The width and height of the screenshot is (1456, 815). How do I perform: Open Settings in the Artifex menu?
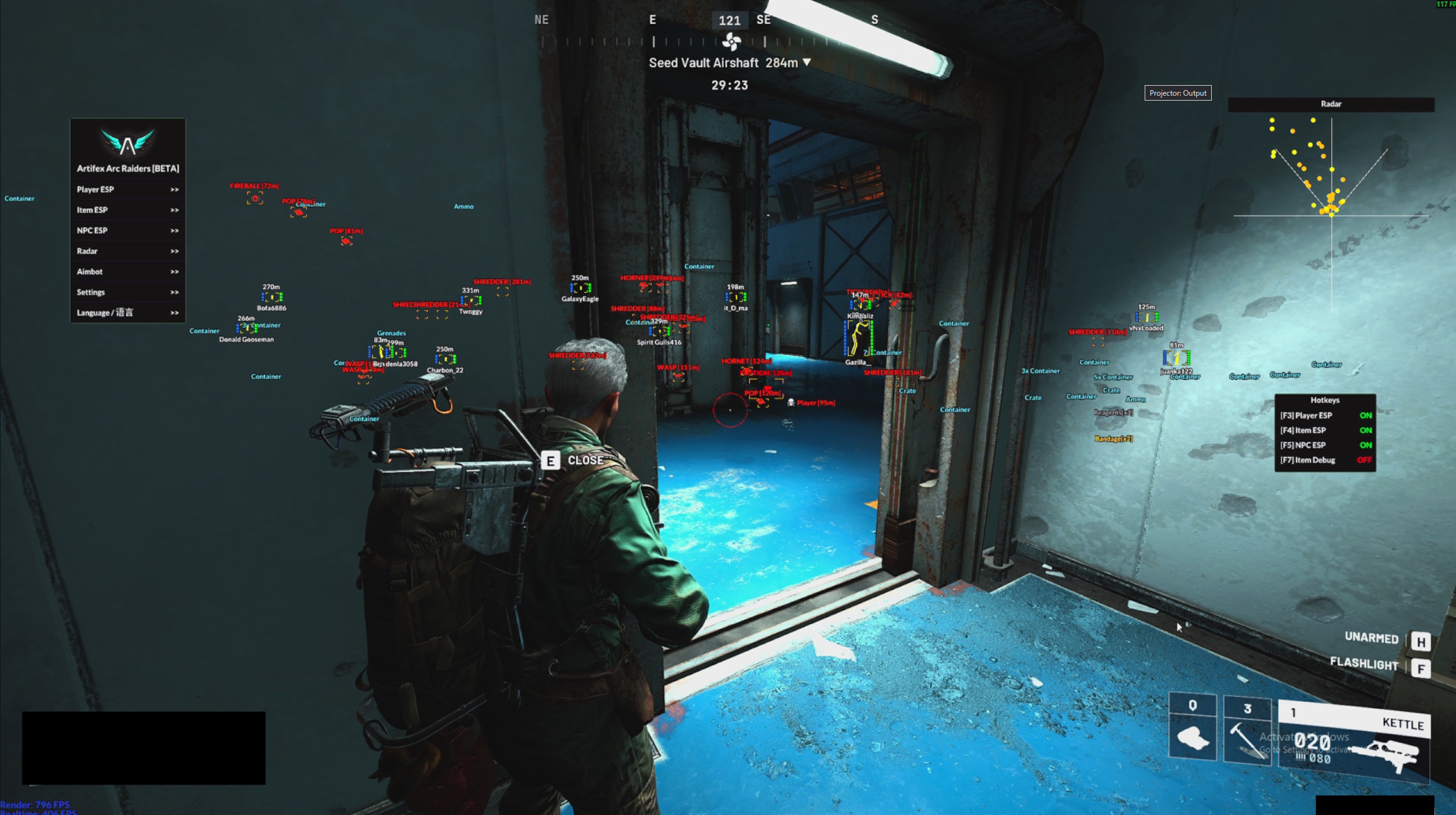pyautogui.click(x=127, y=292)
